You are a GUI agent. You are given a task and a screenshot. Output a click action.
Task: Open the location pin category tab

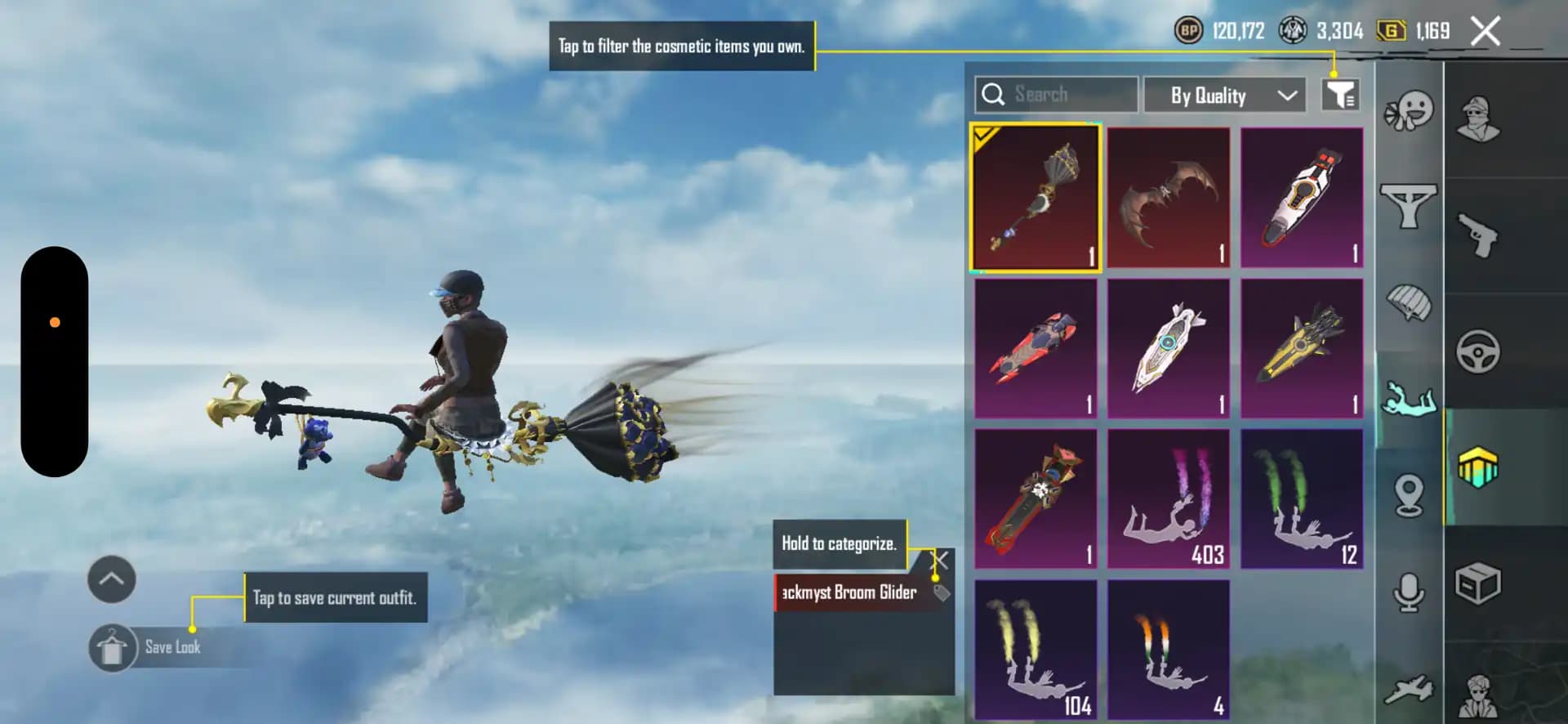tap(1409, 494)
